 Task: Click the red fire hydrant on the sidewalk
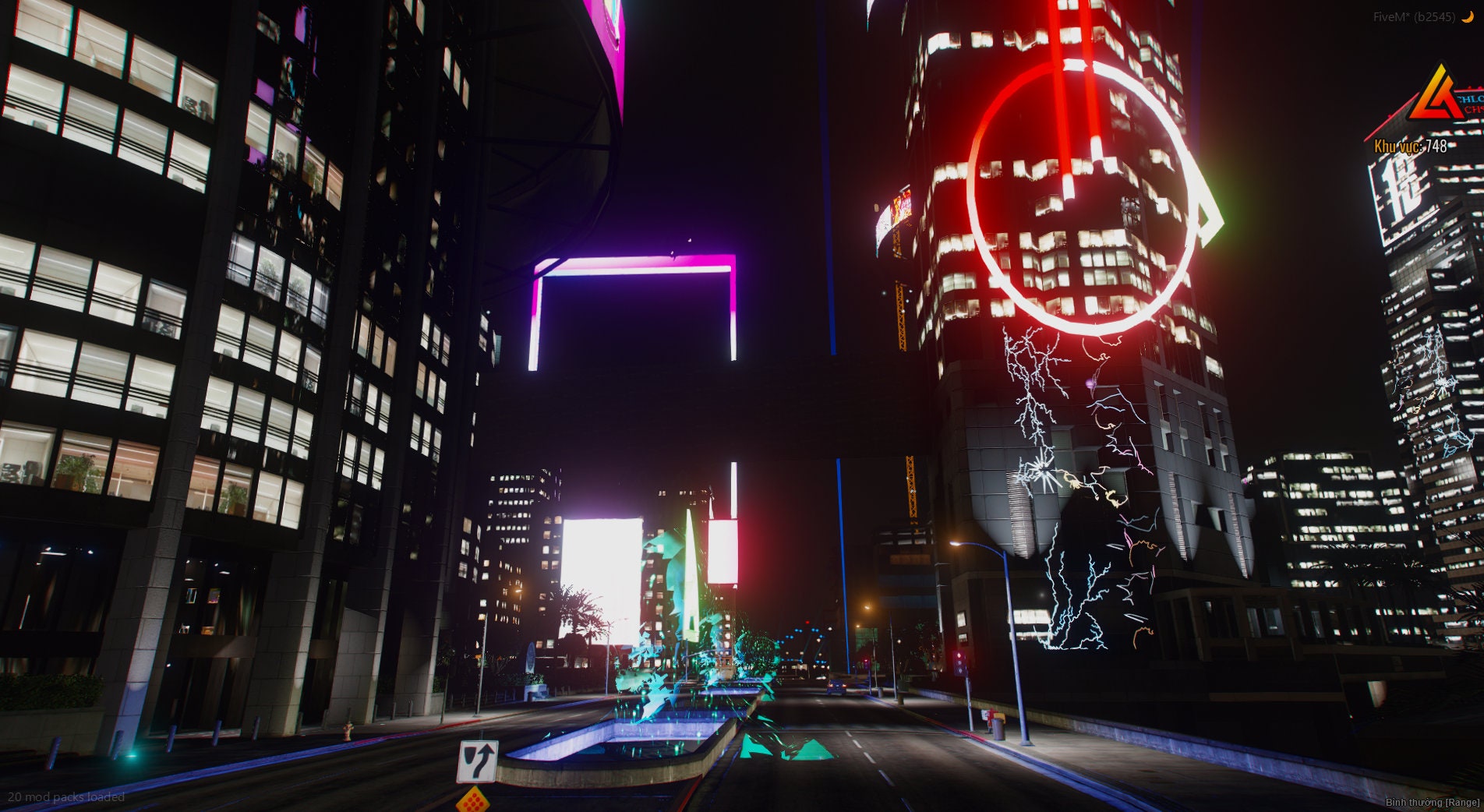pyautogui.click(x=348, y=731)
